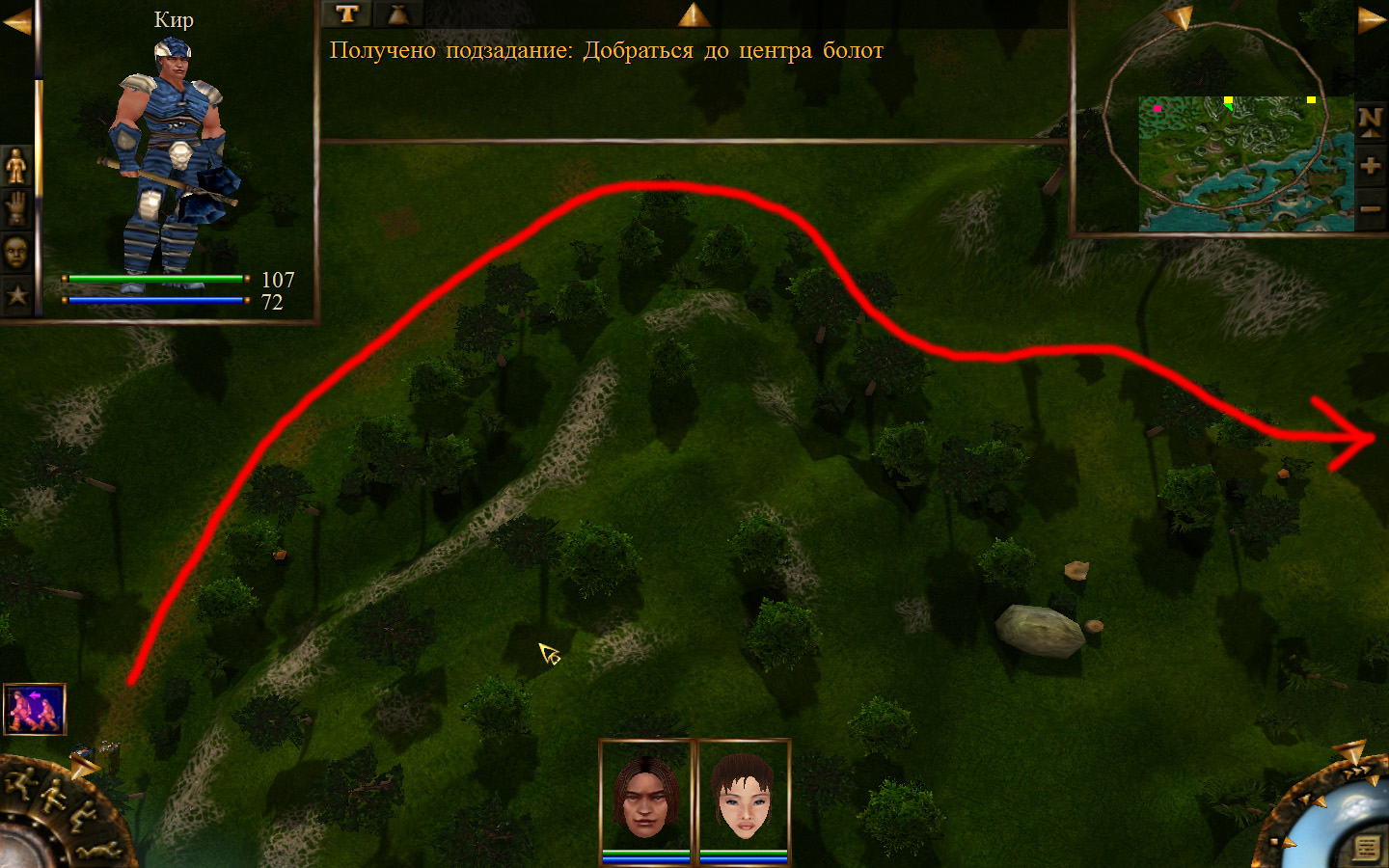Select the long-haired male party portrait
The height and width of the screenshot is (868, 1389).
point(646,797)
